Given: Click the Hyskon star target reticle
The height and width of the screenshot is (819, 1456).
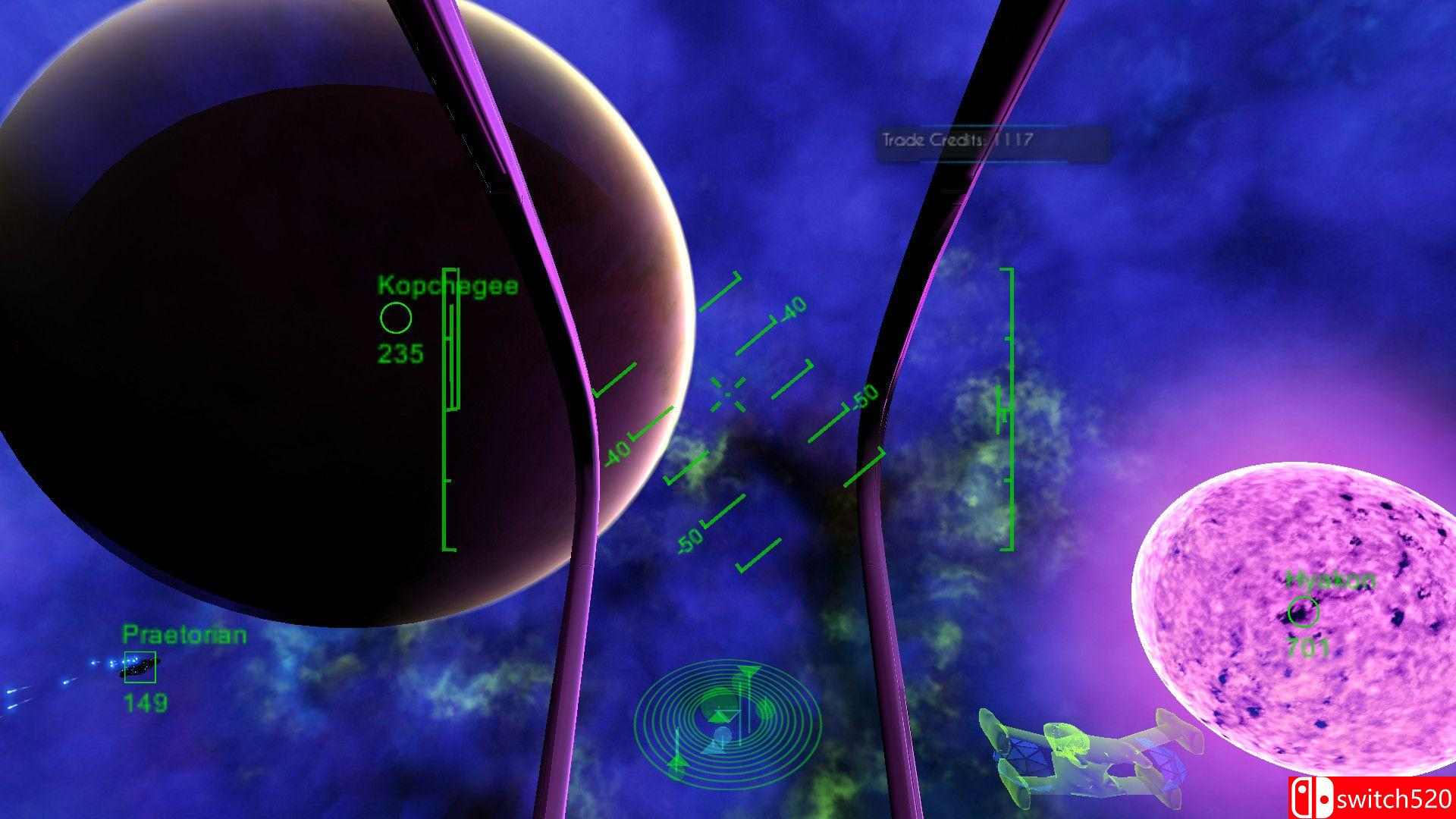Looking at the screenshot, I should coord(1303,611).
